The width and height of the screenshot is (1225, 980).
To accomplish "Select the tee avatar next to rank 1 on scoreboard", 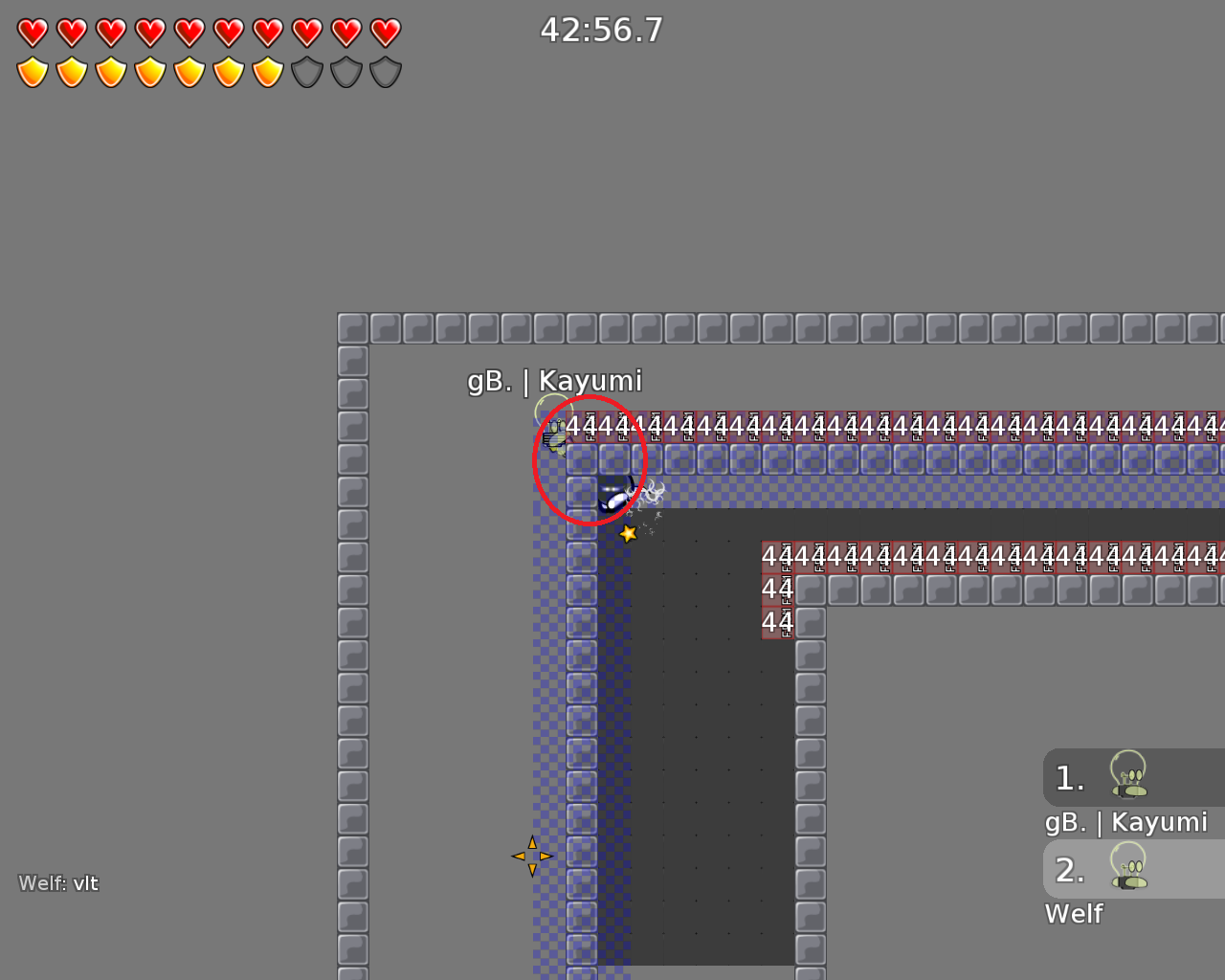I will [1129, 778].
